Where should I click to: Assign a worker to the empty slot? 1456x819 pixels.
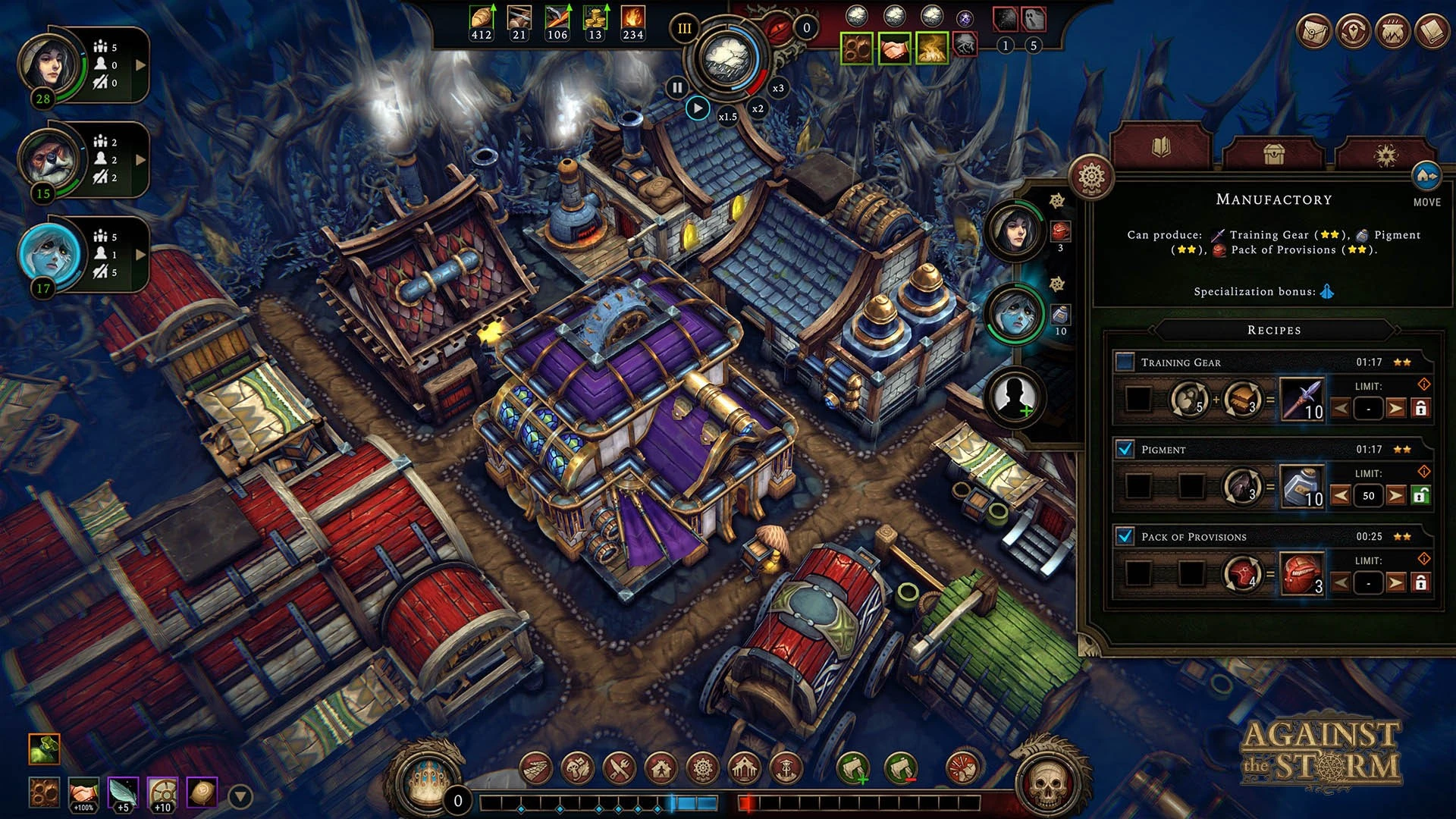point(1015,397)
